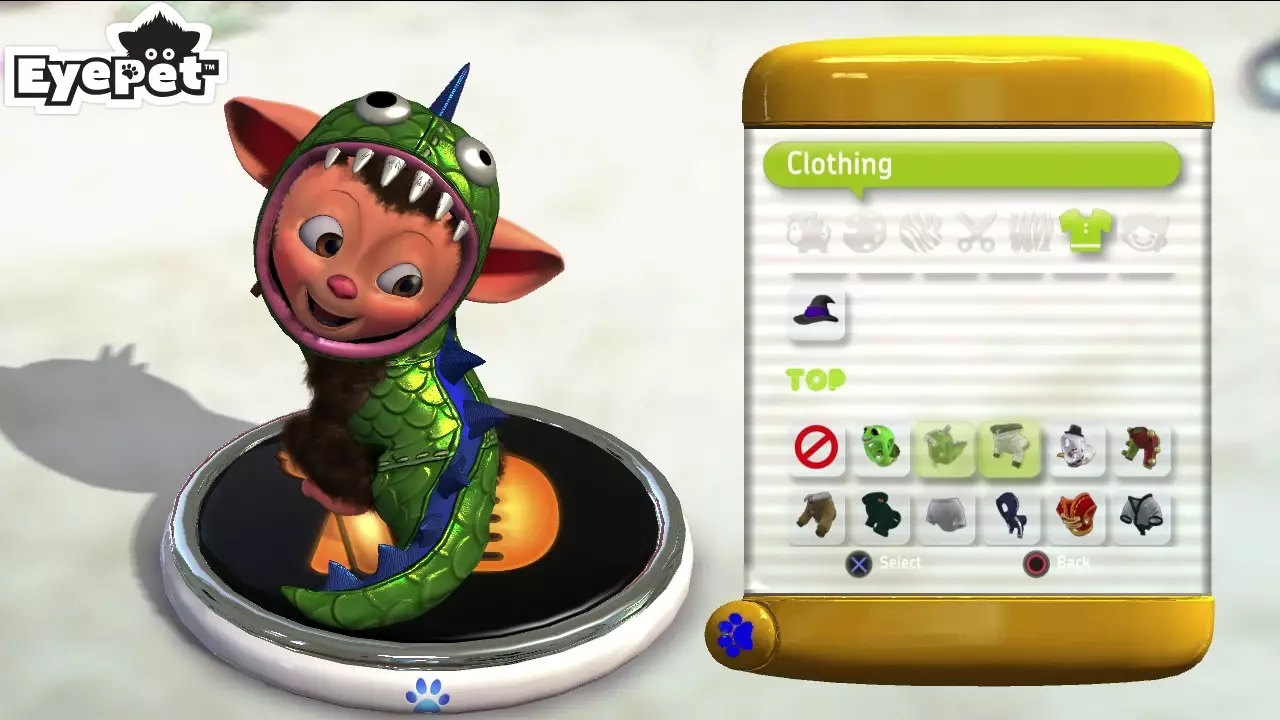Open the scissors grooming category

[x=978, y=232]
